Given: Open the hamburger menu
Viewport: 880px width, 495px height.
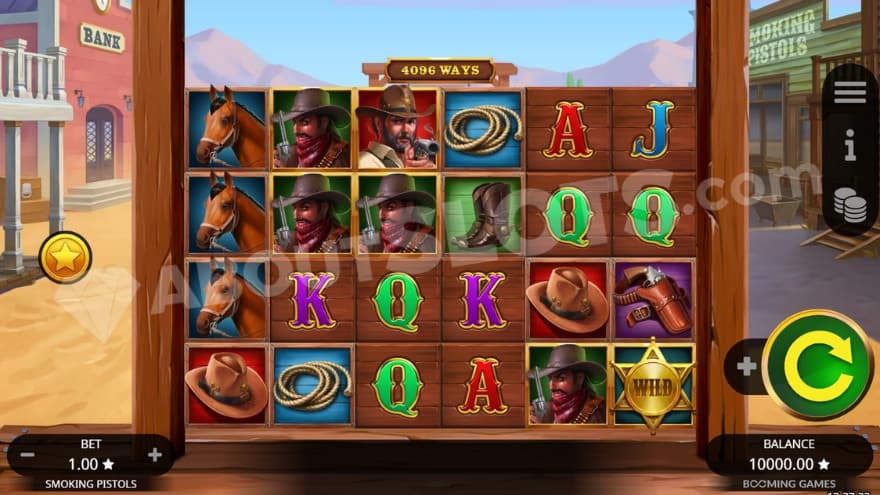Looking at the screenshot, I should [x=849, y=93].
